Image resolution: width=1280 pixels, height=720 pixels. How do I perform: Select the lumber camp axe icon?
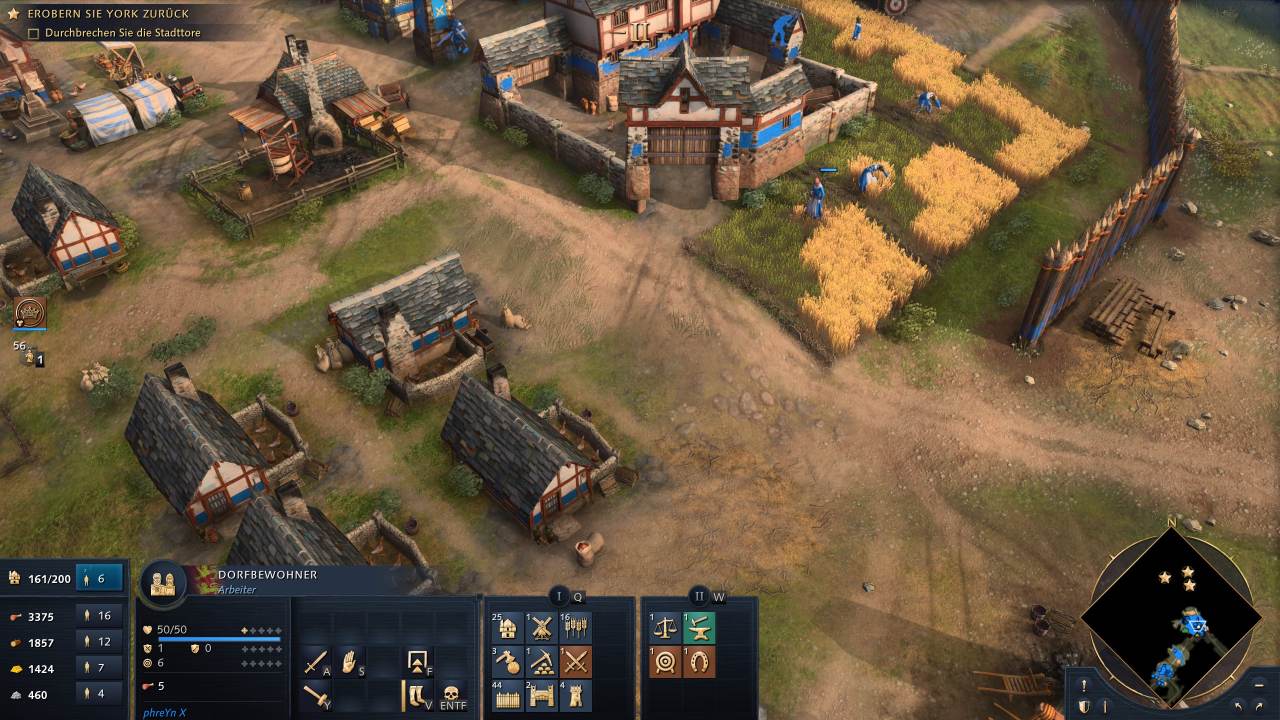coord(508,661)
